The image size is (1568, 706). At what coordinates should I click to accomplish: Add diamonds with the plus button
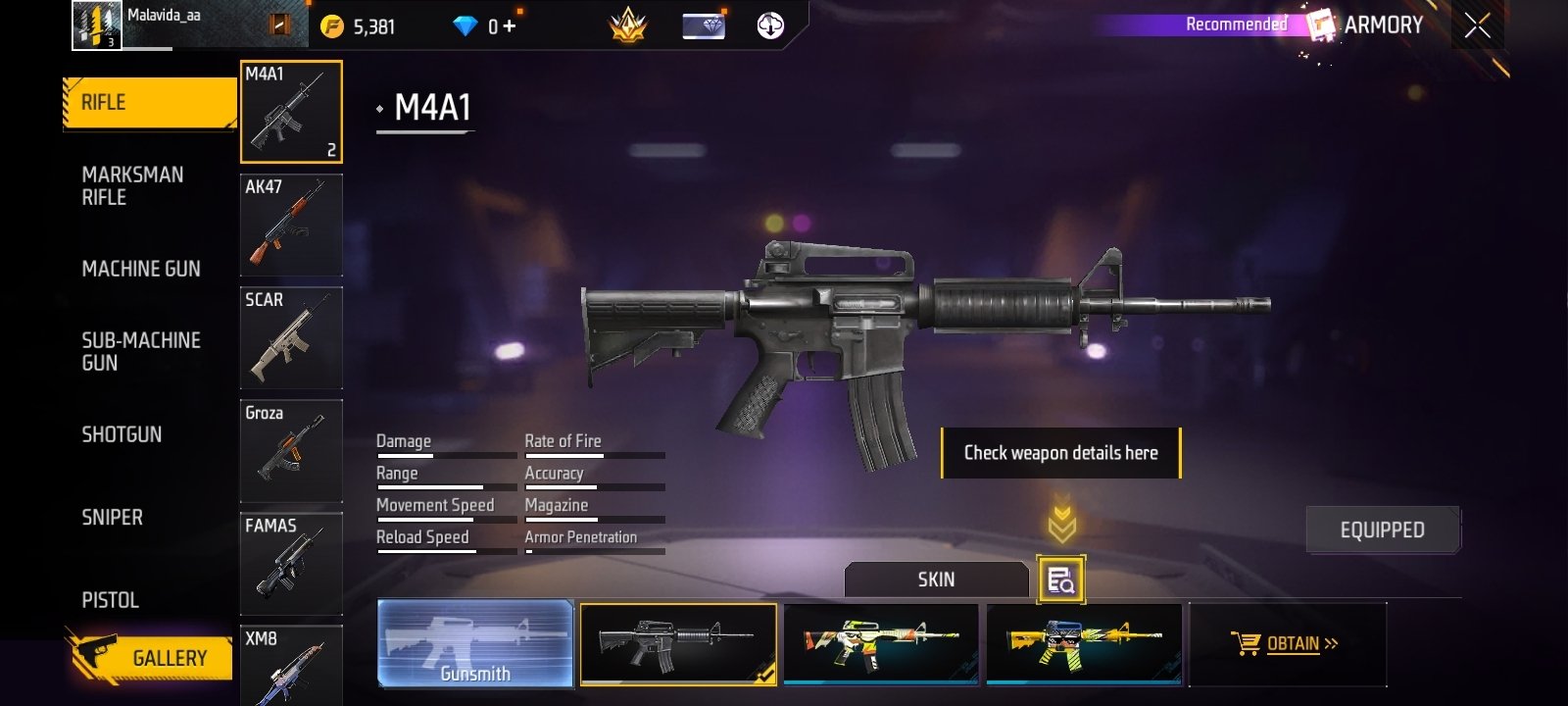[509, 26]
